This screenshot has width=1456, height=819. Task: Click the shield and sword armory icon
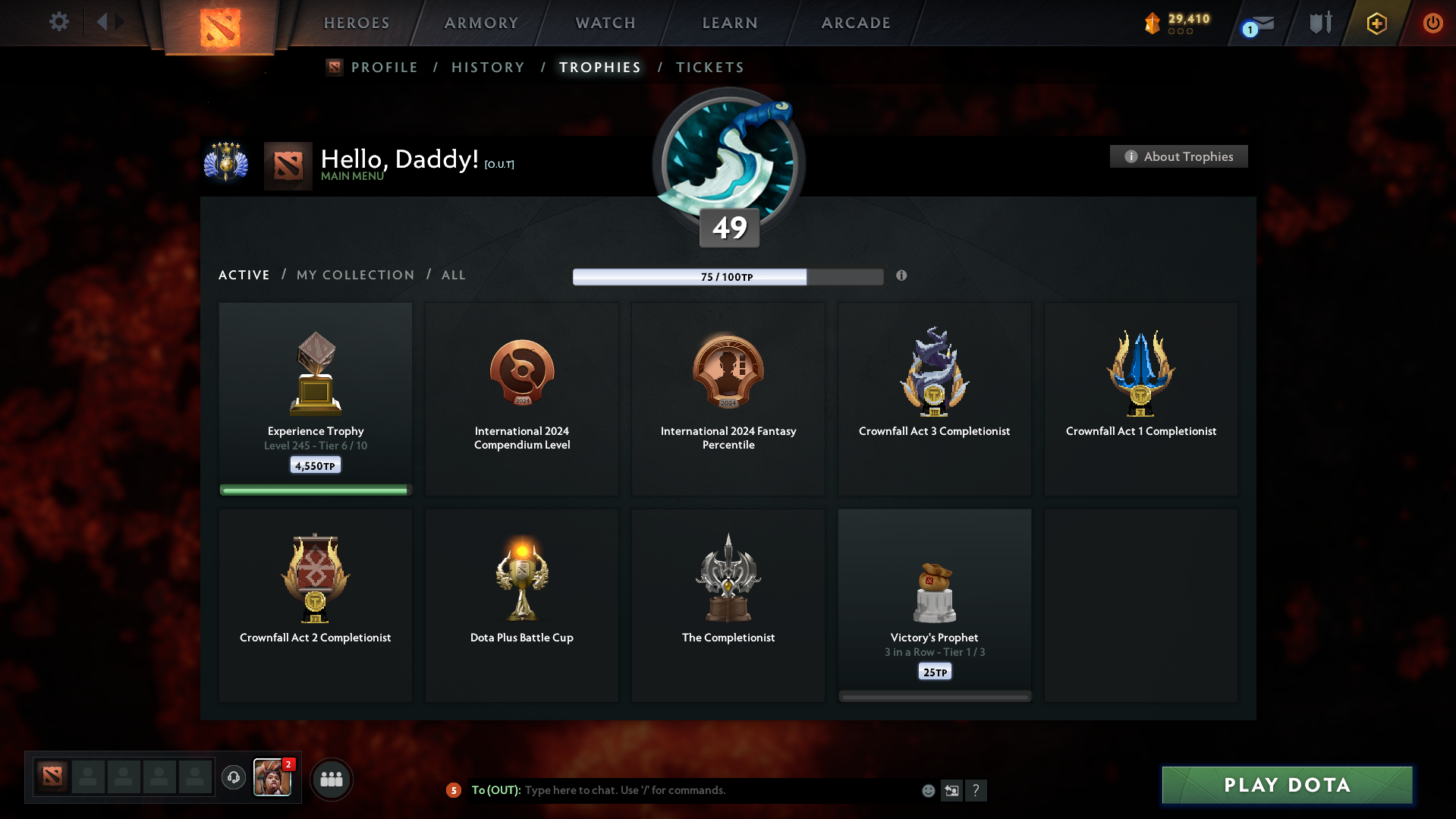[1319, 23]
